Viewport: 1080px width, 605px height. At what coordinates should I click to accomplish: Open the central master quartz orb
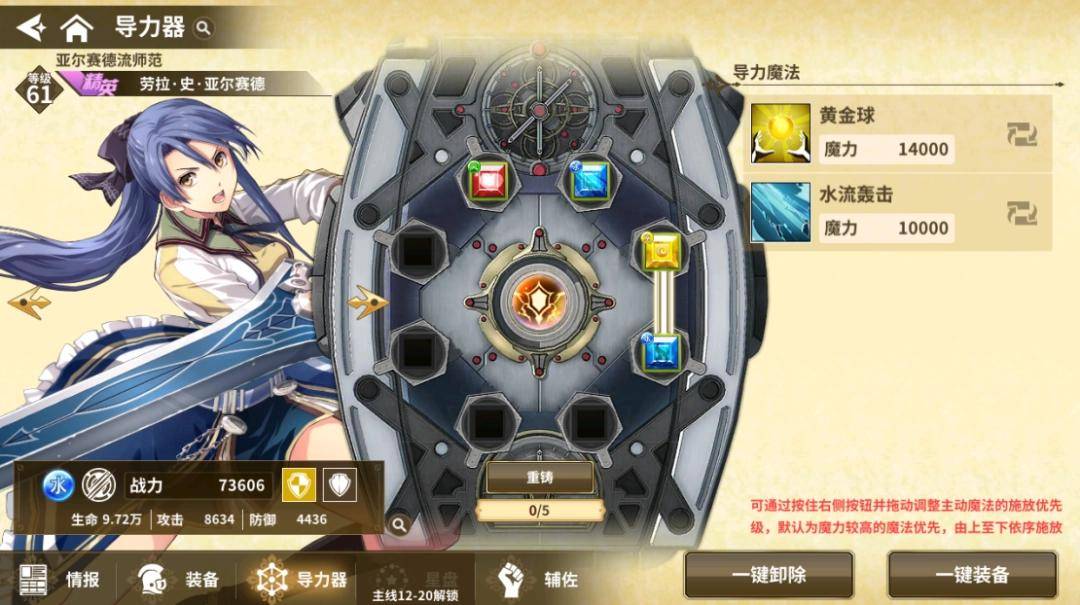tap(539, 299)
